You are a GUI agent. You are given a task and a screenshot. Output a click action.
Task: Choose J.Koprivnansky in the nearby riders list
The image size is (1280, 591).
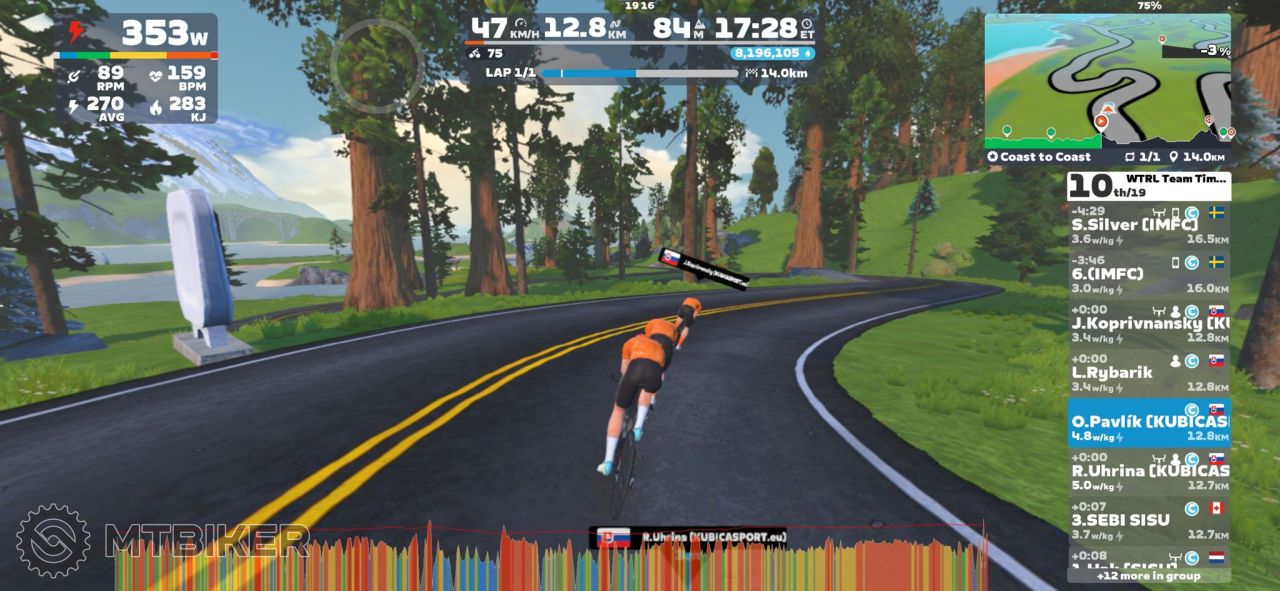point(1148,323)
